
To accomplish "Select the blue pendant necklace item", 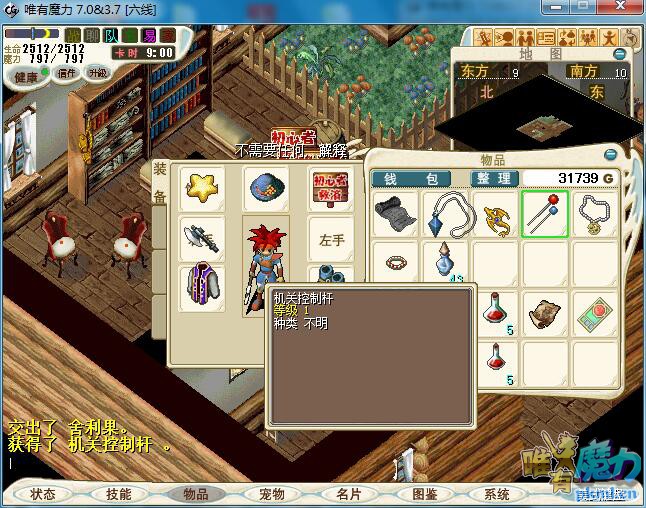I will (445, 214).
